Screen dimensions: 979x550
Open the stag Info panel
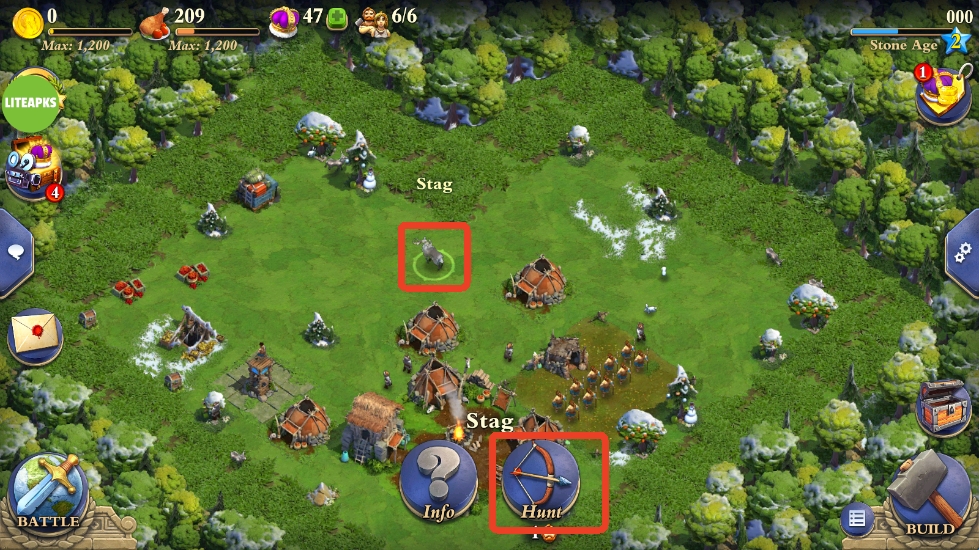438,480
